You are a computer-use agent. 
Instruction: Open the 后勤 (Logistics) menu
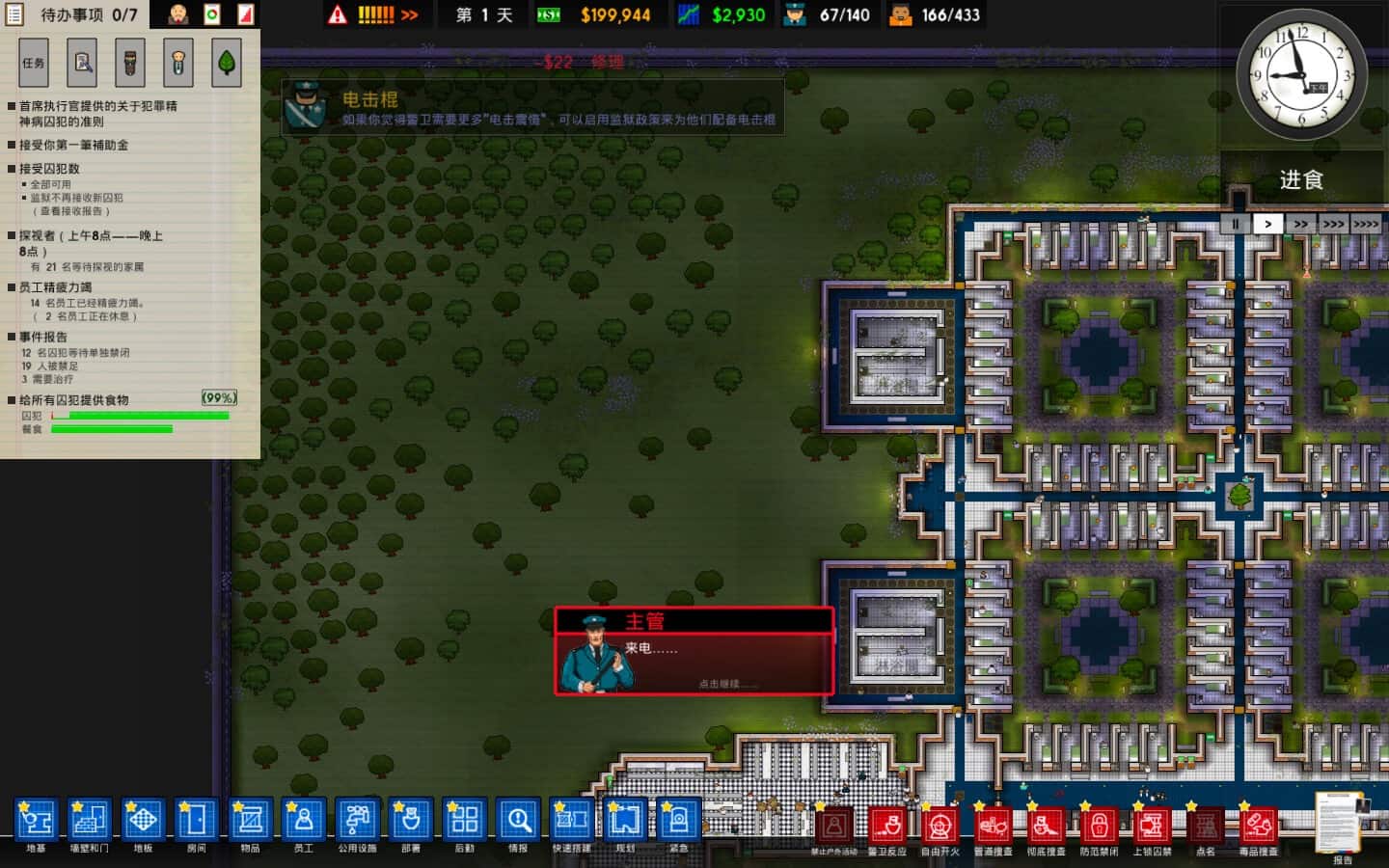[464, 822]
